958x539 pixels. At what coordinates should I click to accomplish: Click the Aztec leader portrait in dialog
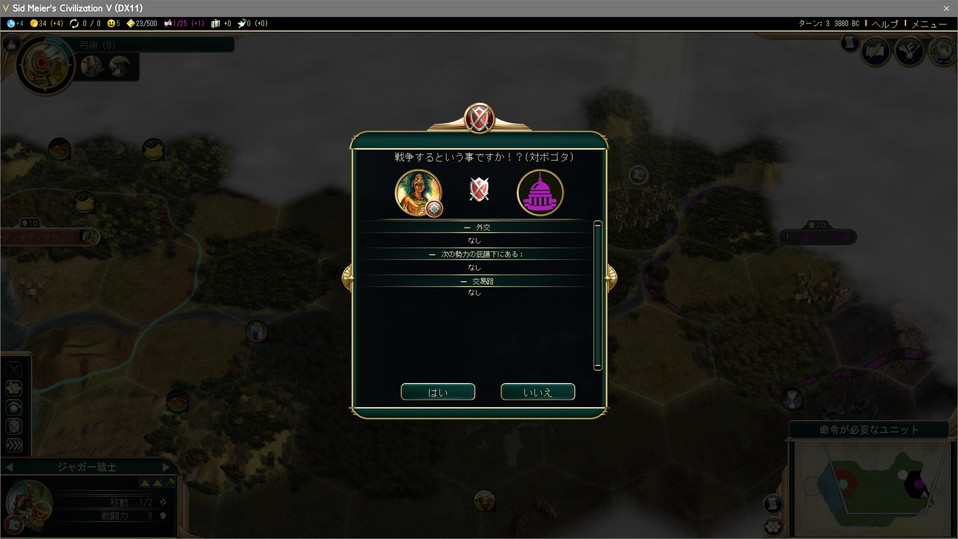coord(418,192)
